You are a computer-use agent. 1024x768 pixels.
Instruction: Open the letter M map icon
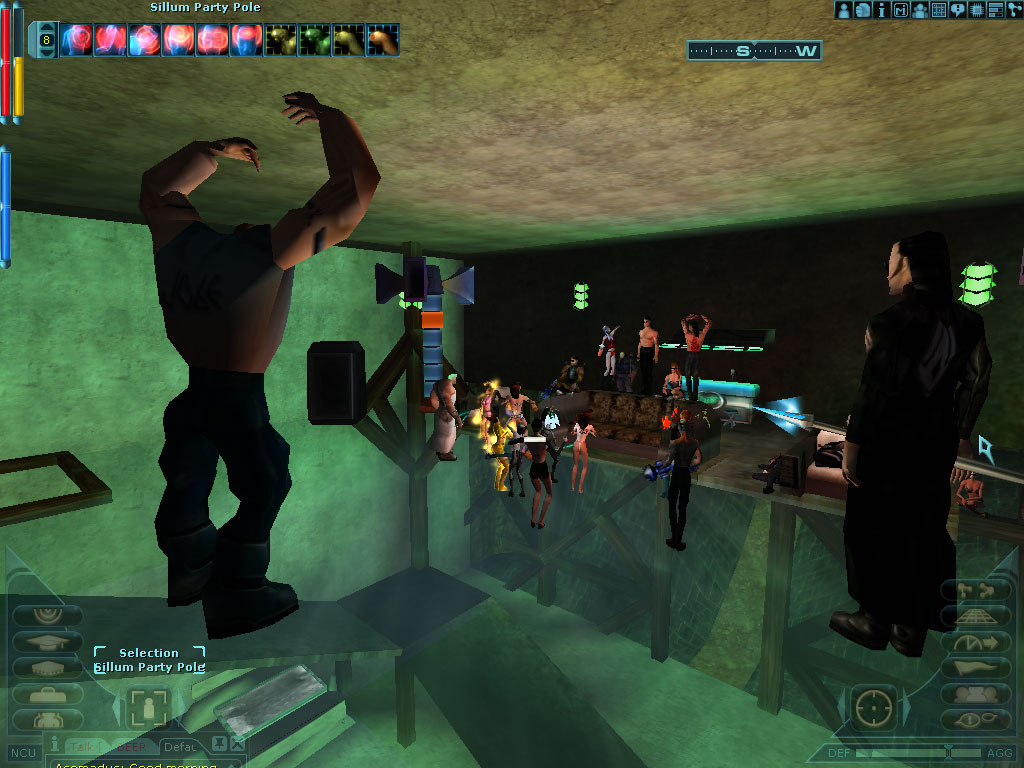coord(901,10)
